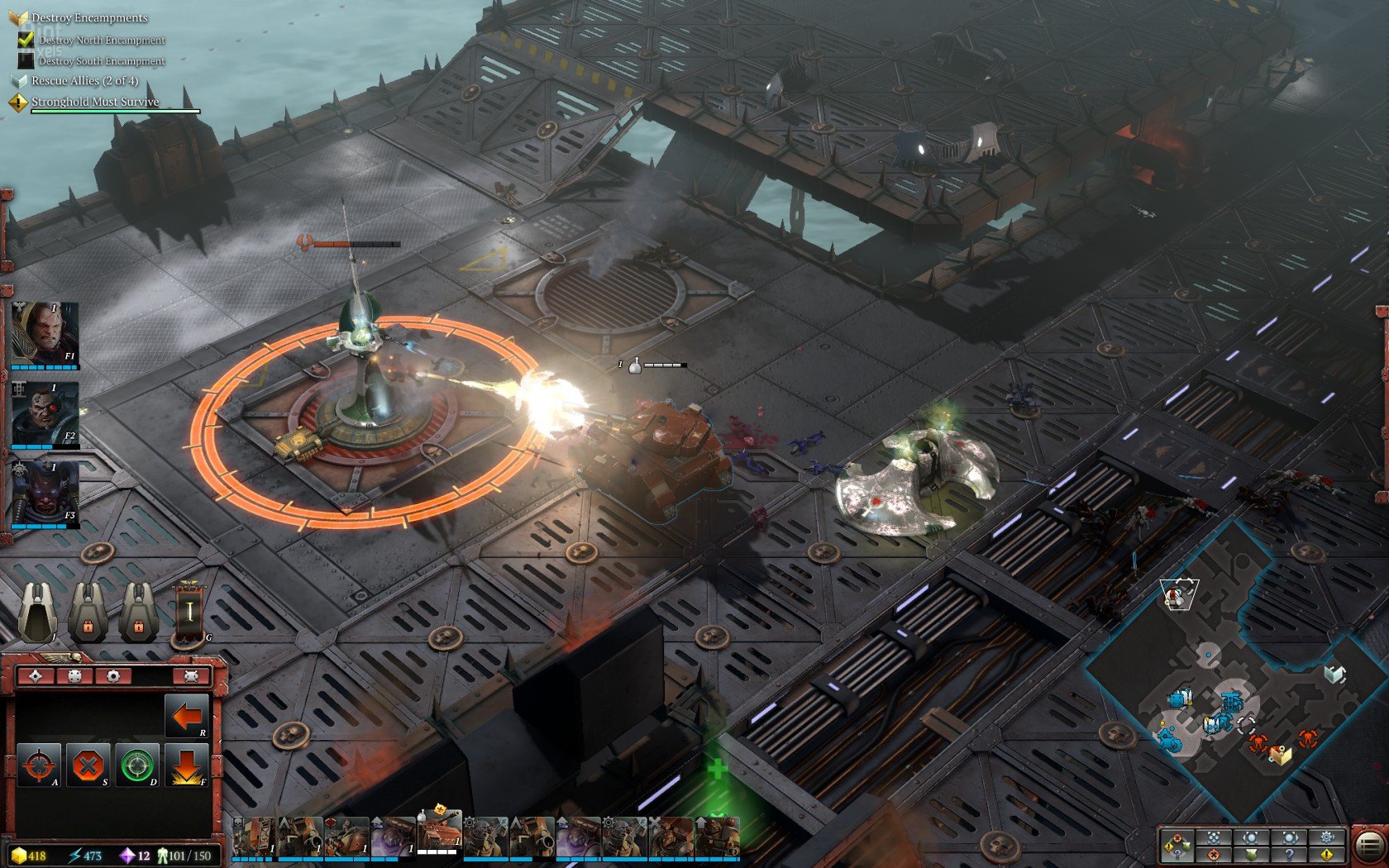The image size is (1389, 868).
Task: Click the Destroy South Encampment objective
Action: [102, 61]
